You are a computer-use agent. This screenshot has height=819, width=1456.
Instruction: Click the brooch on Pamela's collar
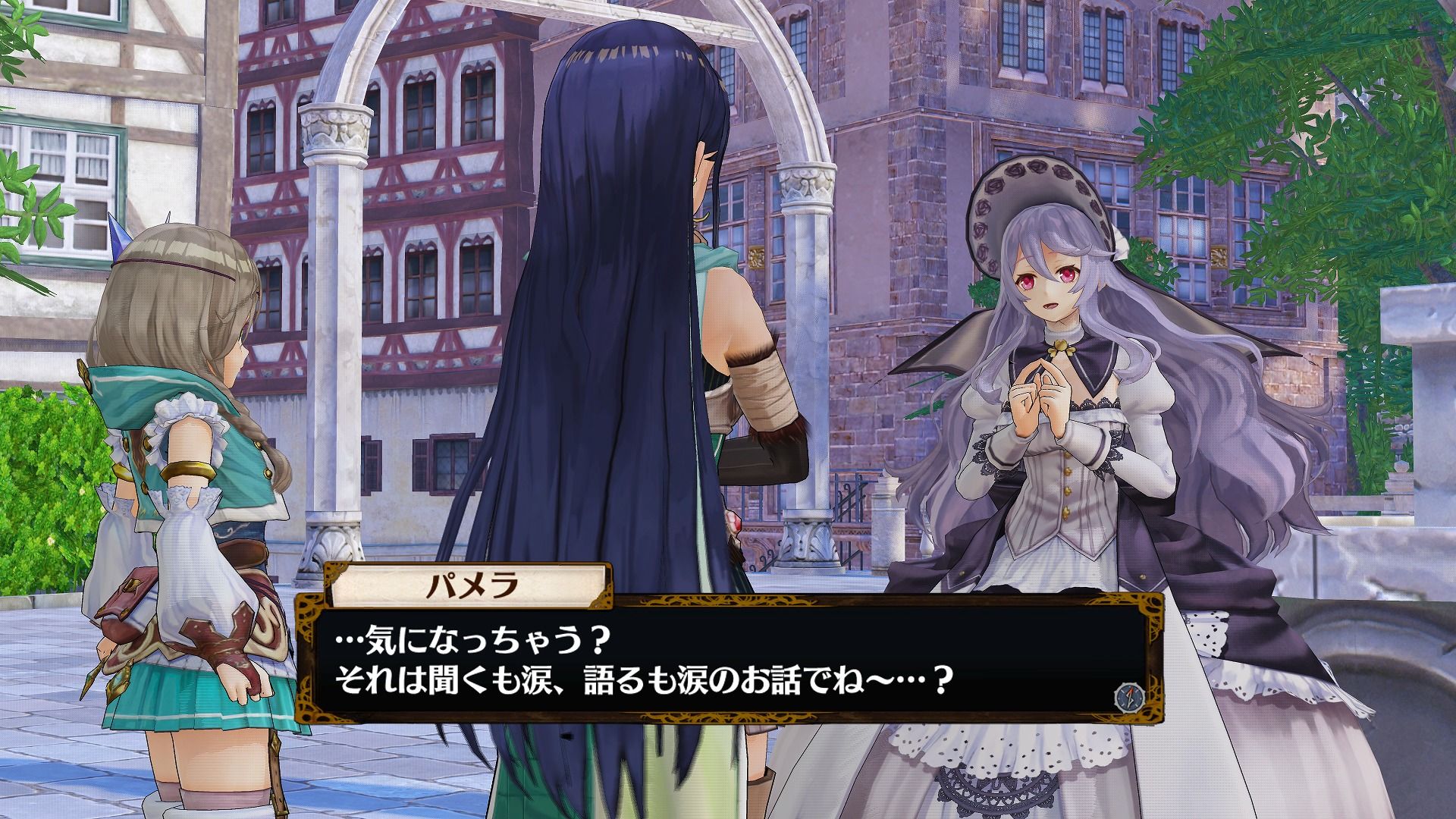(1062, 347)
